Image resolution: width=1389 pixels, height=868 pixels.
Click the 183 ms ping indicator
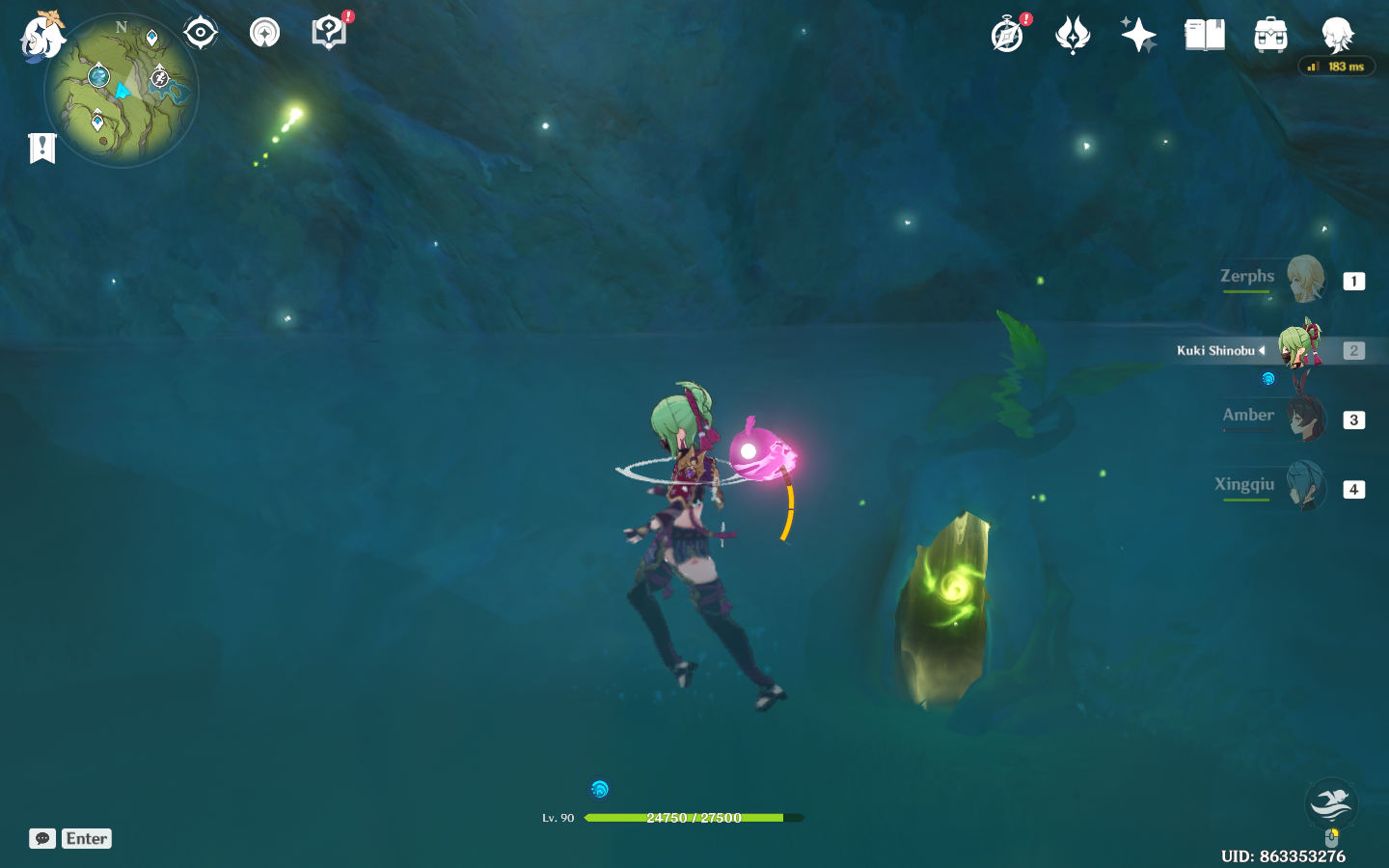tap(1337, 66)
